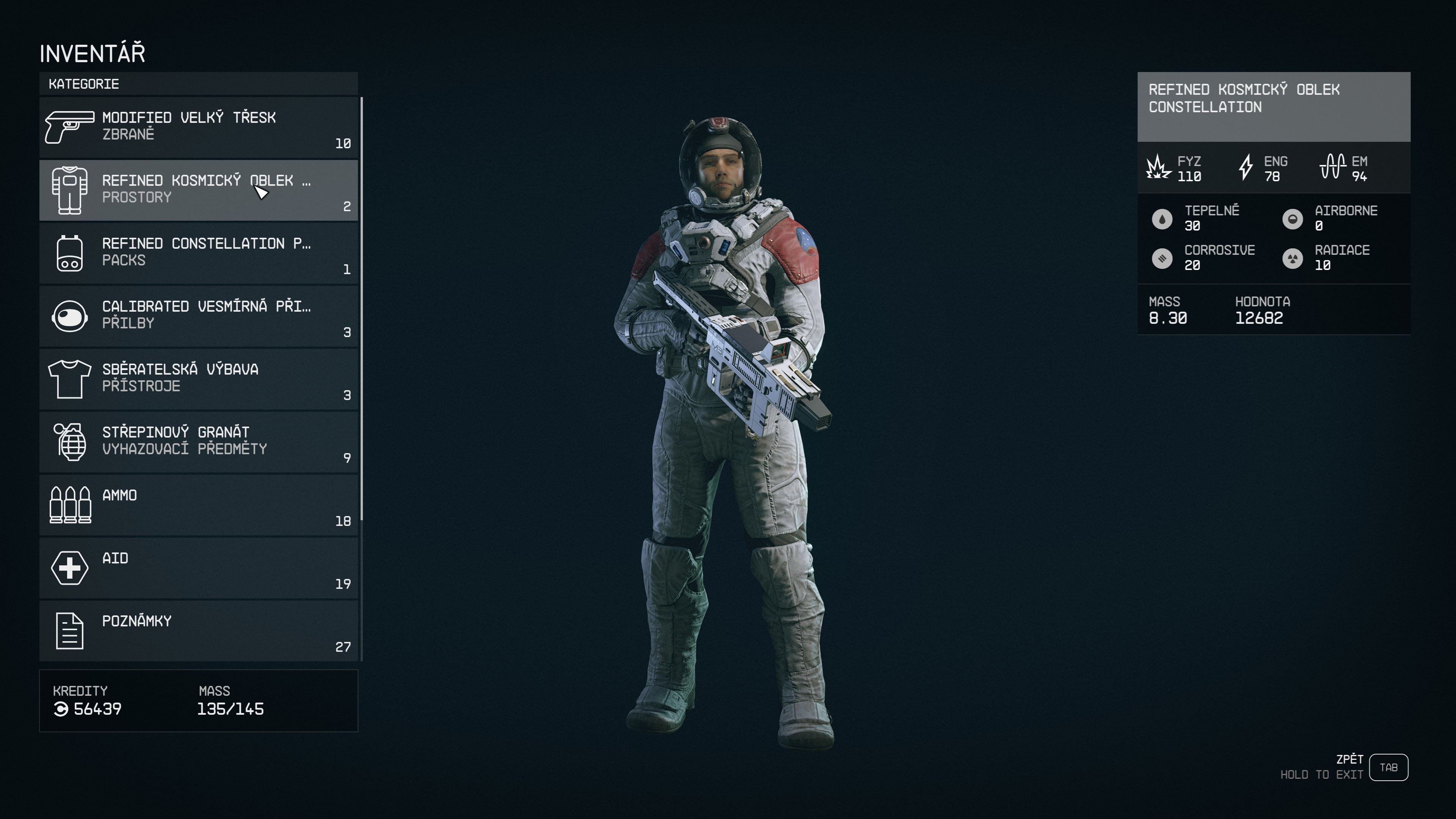Image resolution: width=1456 pixels, height=819 pixels.
Task: Open the Packs category row
Action: click(x=198, y=253)
